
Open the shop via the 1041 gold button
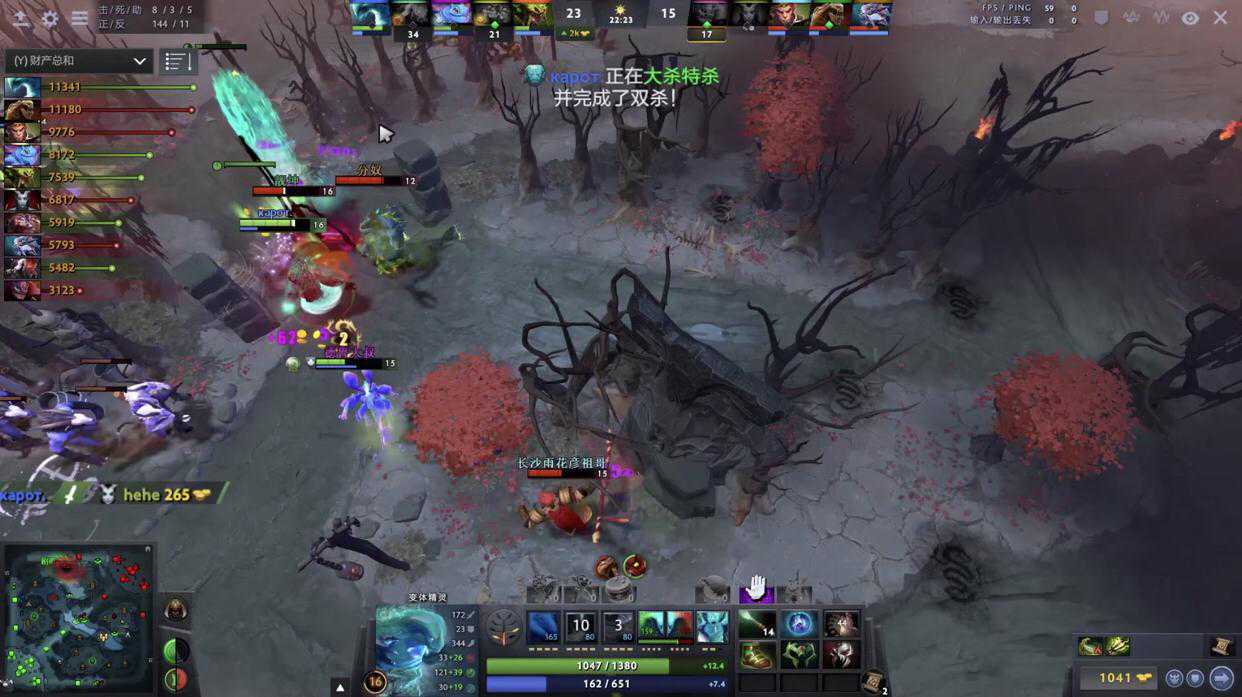1114,677
